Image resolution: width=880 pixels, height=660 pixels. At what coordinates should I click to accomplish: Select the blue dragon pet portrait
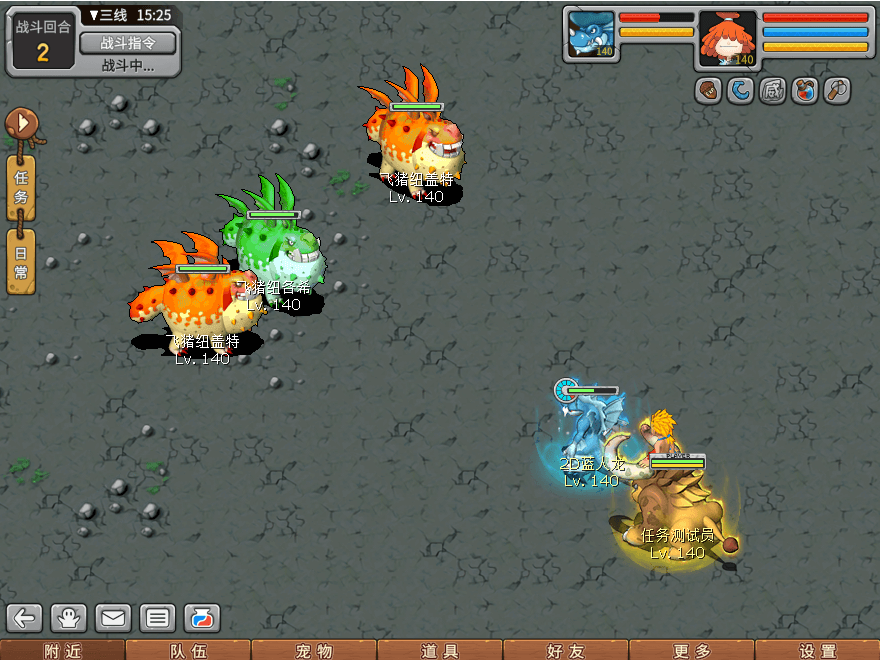click(x=592, y=35)
